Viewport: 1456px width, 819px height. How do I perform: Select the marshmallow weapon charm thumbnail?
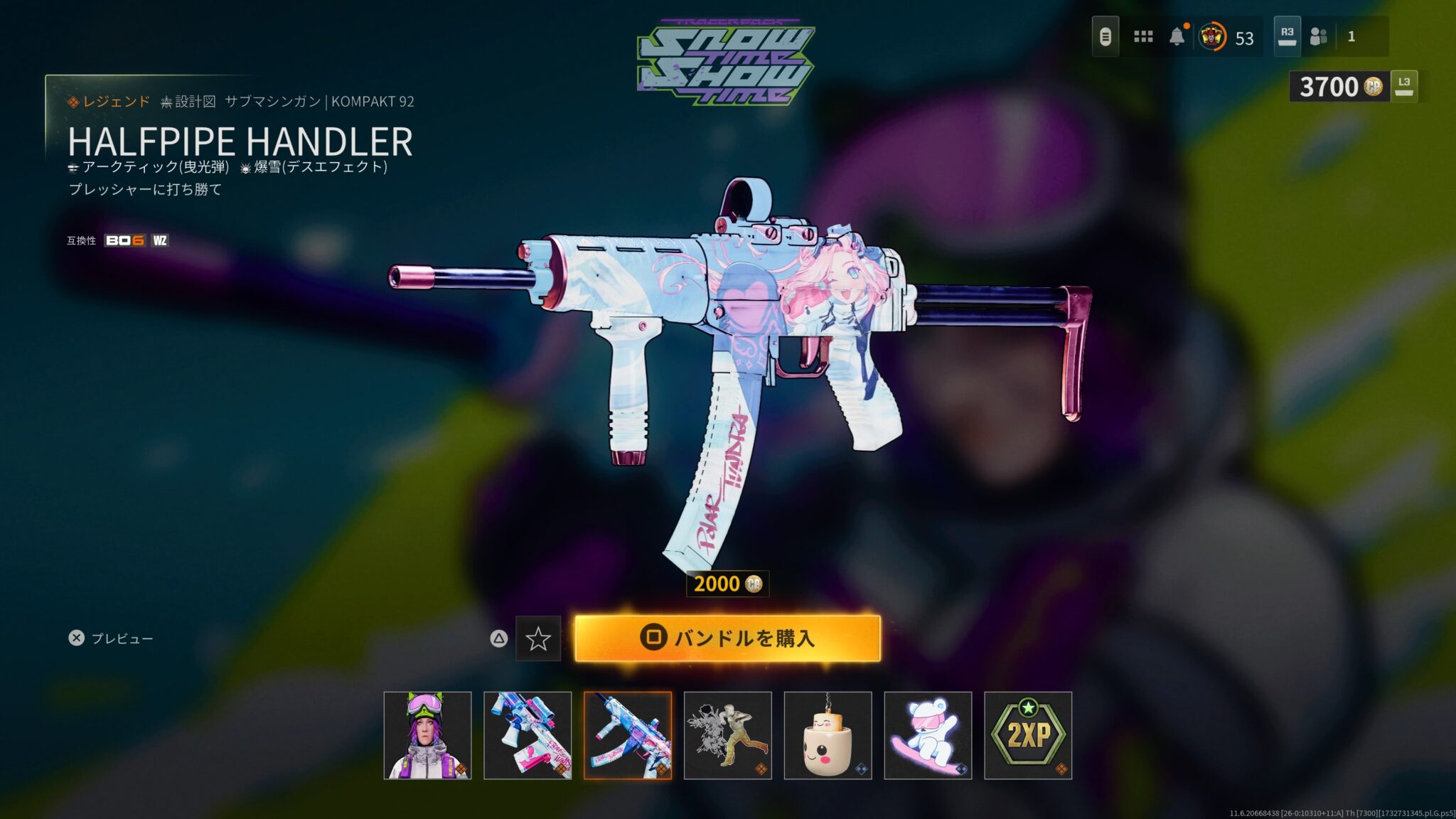[x=828, y=735]
